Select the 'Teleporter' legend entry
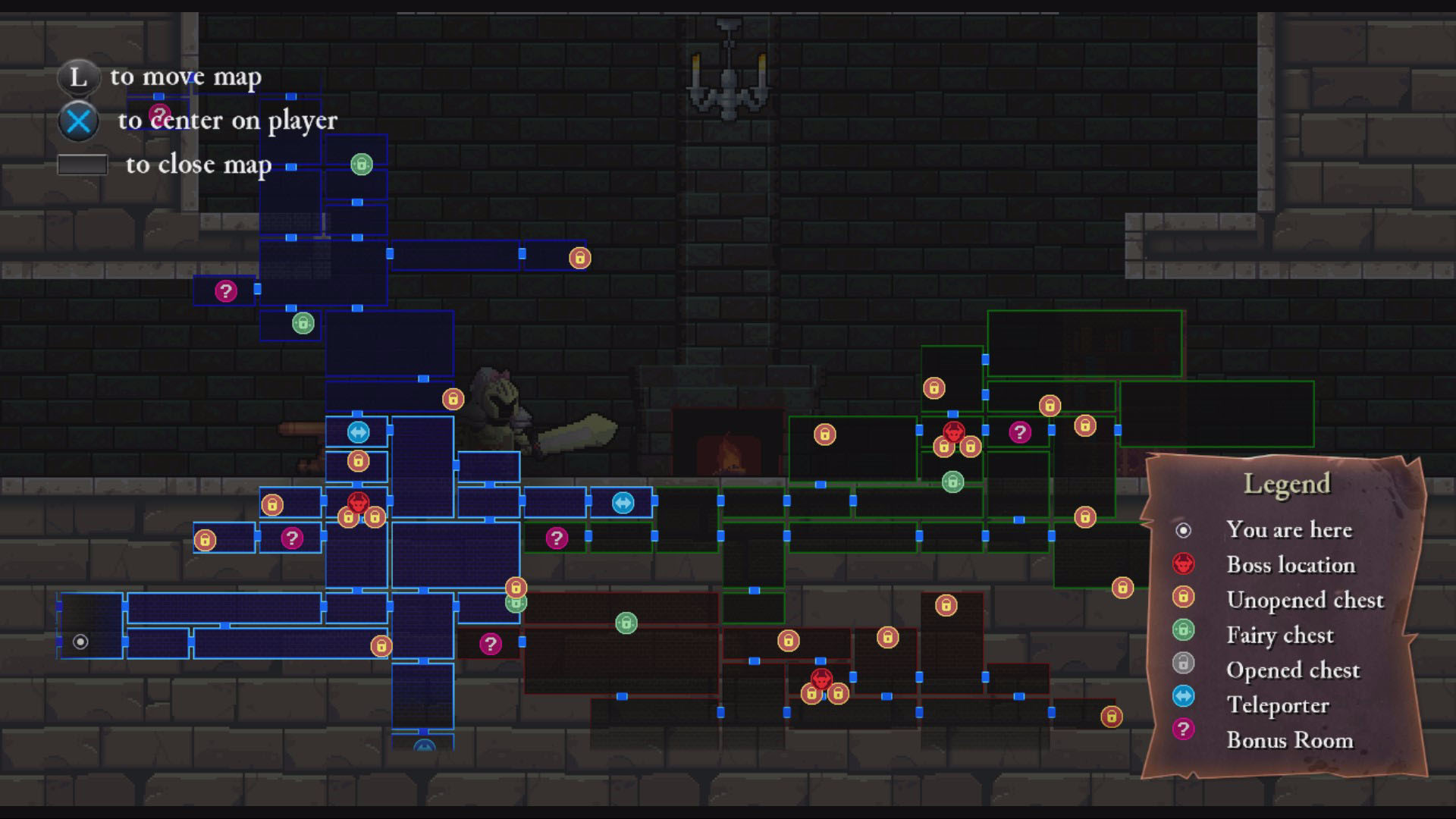 pos(1278,705)
